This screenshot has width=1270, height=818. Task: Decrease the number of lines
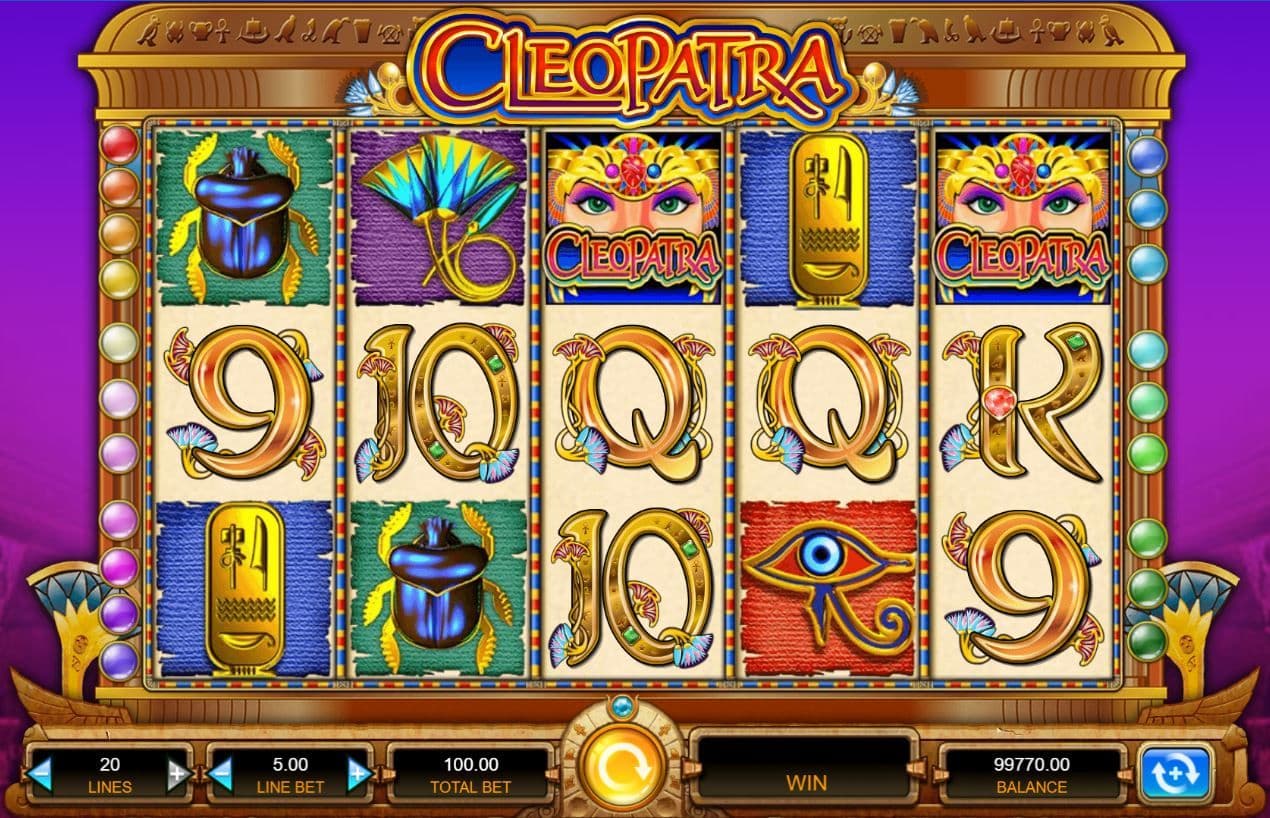(x=41, y=773)
